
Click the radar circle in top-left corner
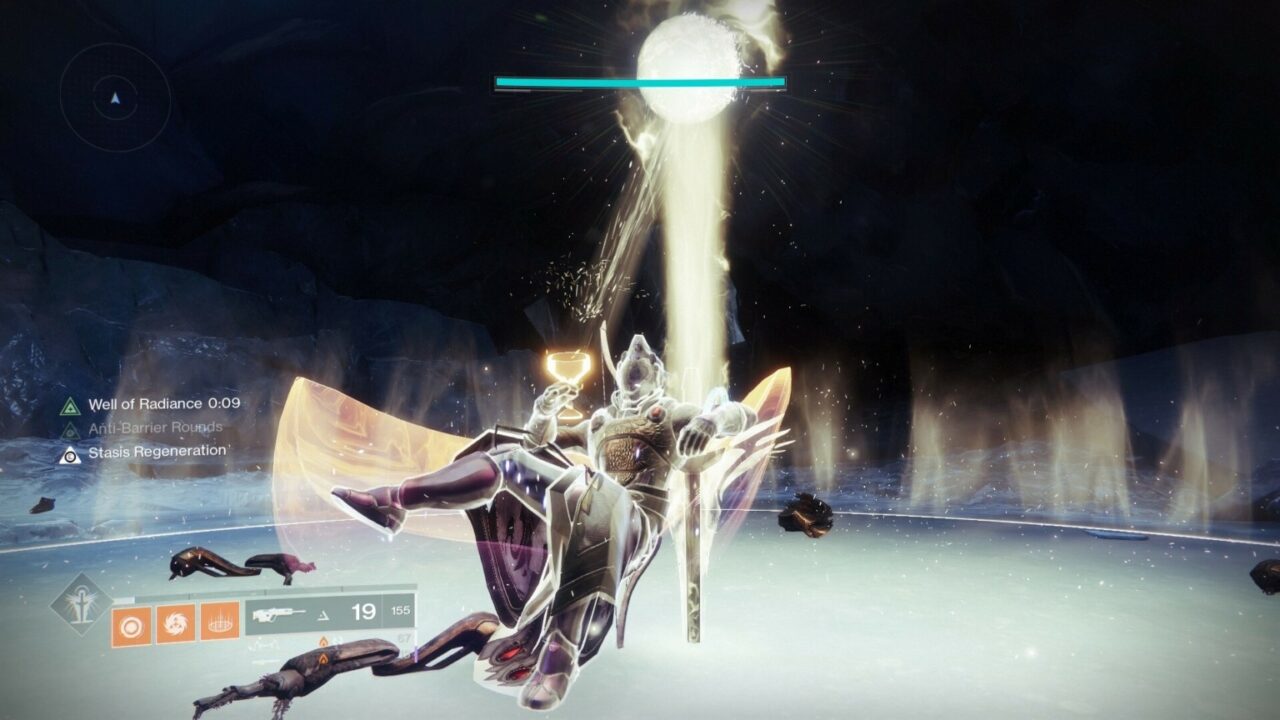click(115, 95)
